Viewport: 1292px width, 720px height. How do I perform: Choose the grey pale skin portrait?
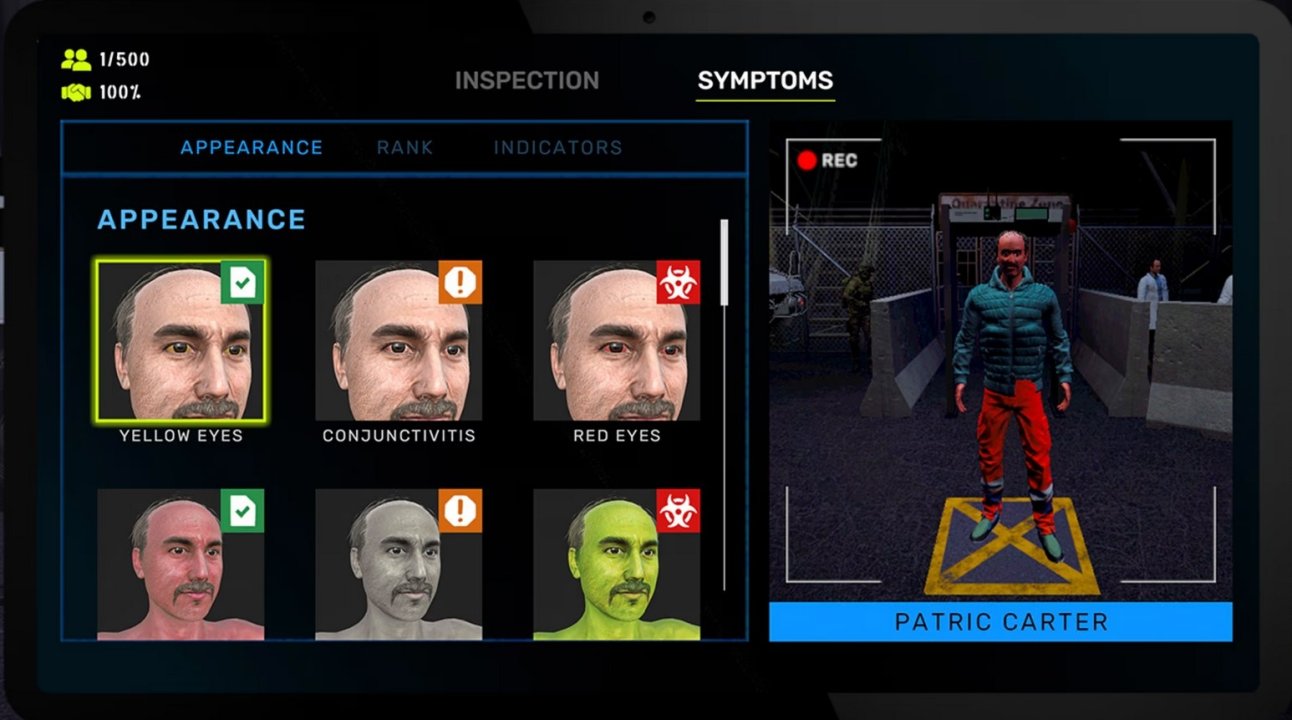point(399,565)
